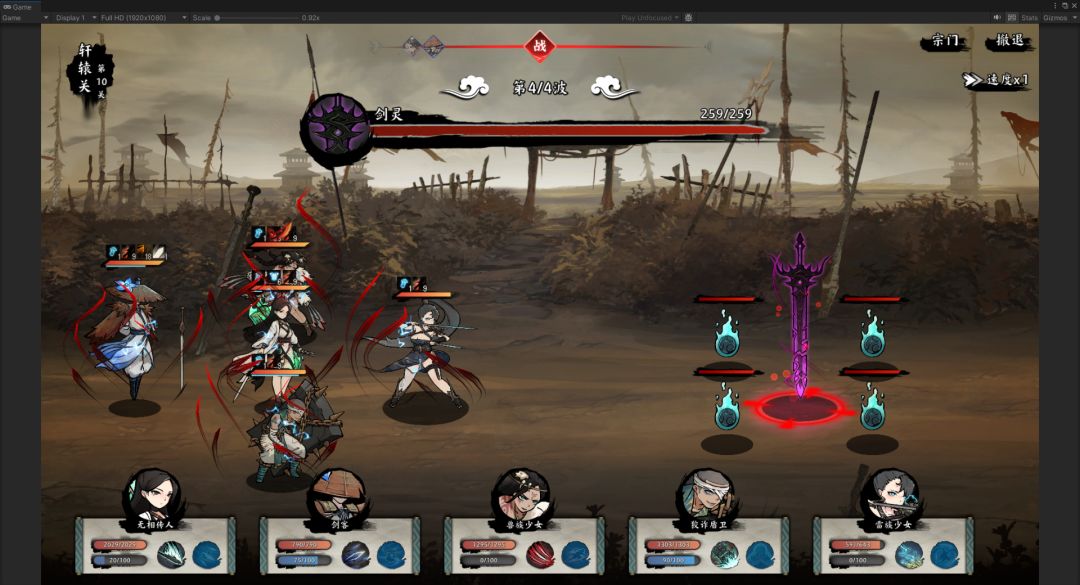The height and width of the screenshot is (585, 1080).
Task: Trigger the white-haired guard's teal skill icon
Action: tap(725, 555)
